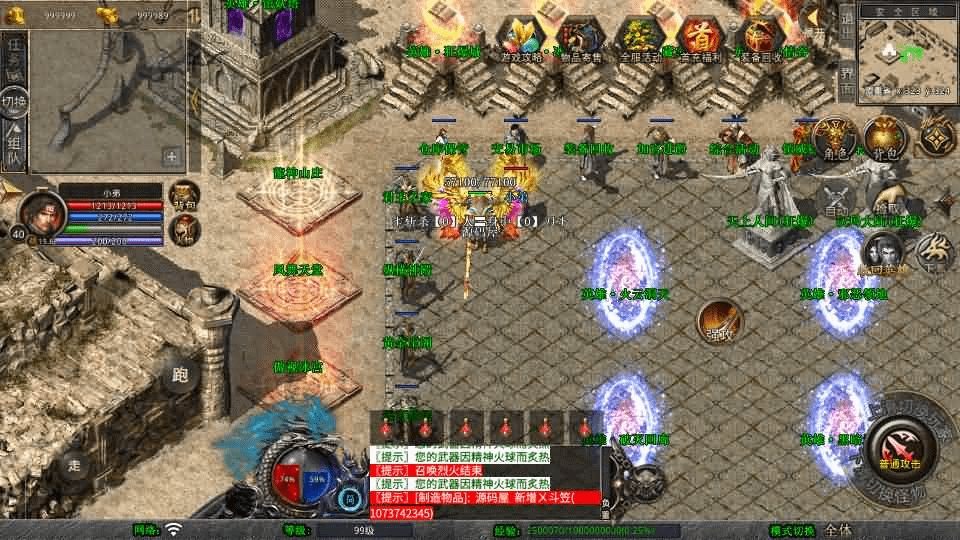The height and width of the screenshot is (540, 960).
Task: Open the 全服活动 server events icon
Action: [x=640, y=40]
